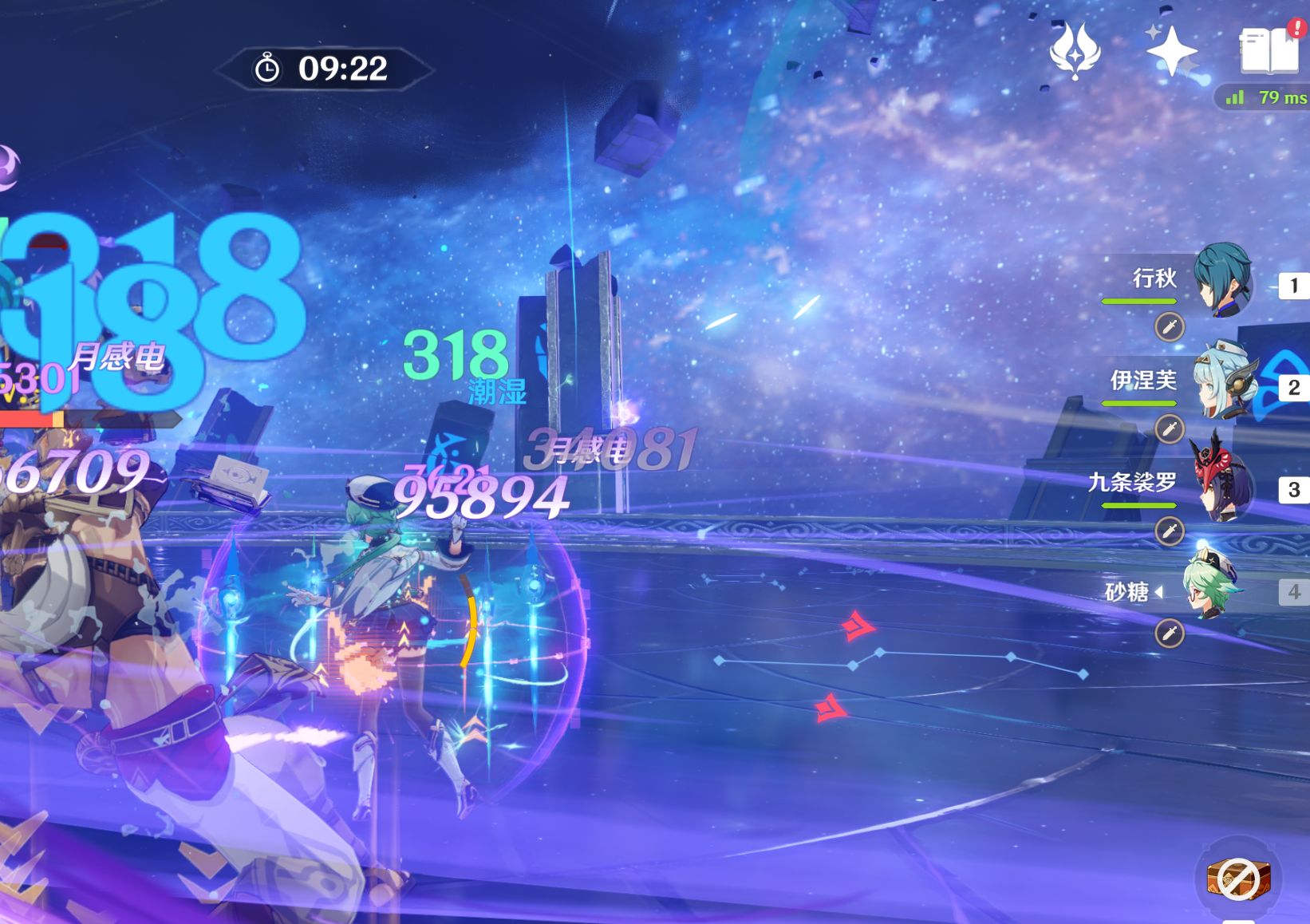Click the round icon below 砂糖
The width and height of the screenshot is (1310, 924).
tap(1170, 634)
